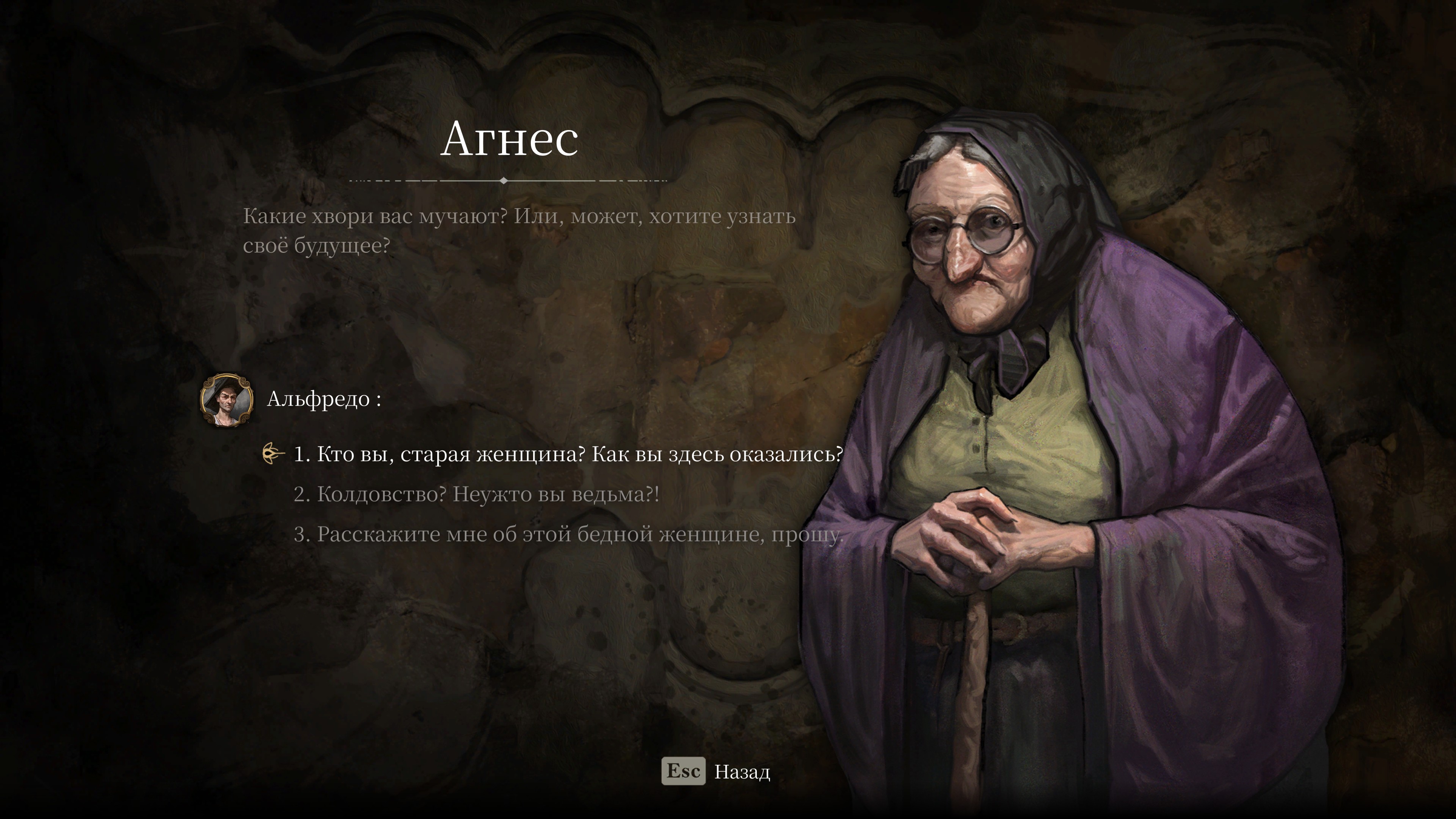This screenshot has height=819, width=1456.
Task: Select the reply asking about the poor woman
Action: click(568, 534)
